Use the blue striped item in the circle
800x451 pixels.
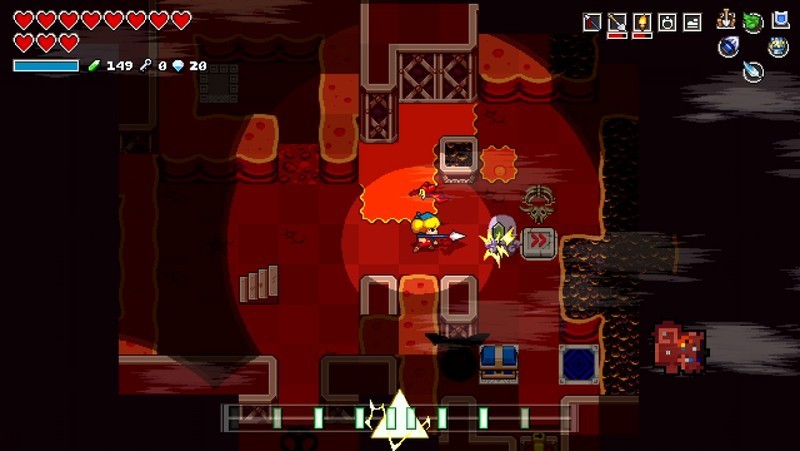(728, 47)
